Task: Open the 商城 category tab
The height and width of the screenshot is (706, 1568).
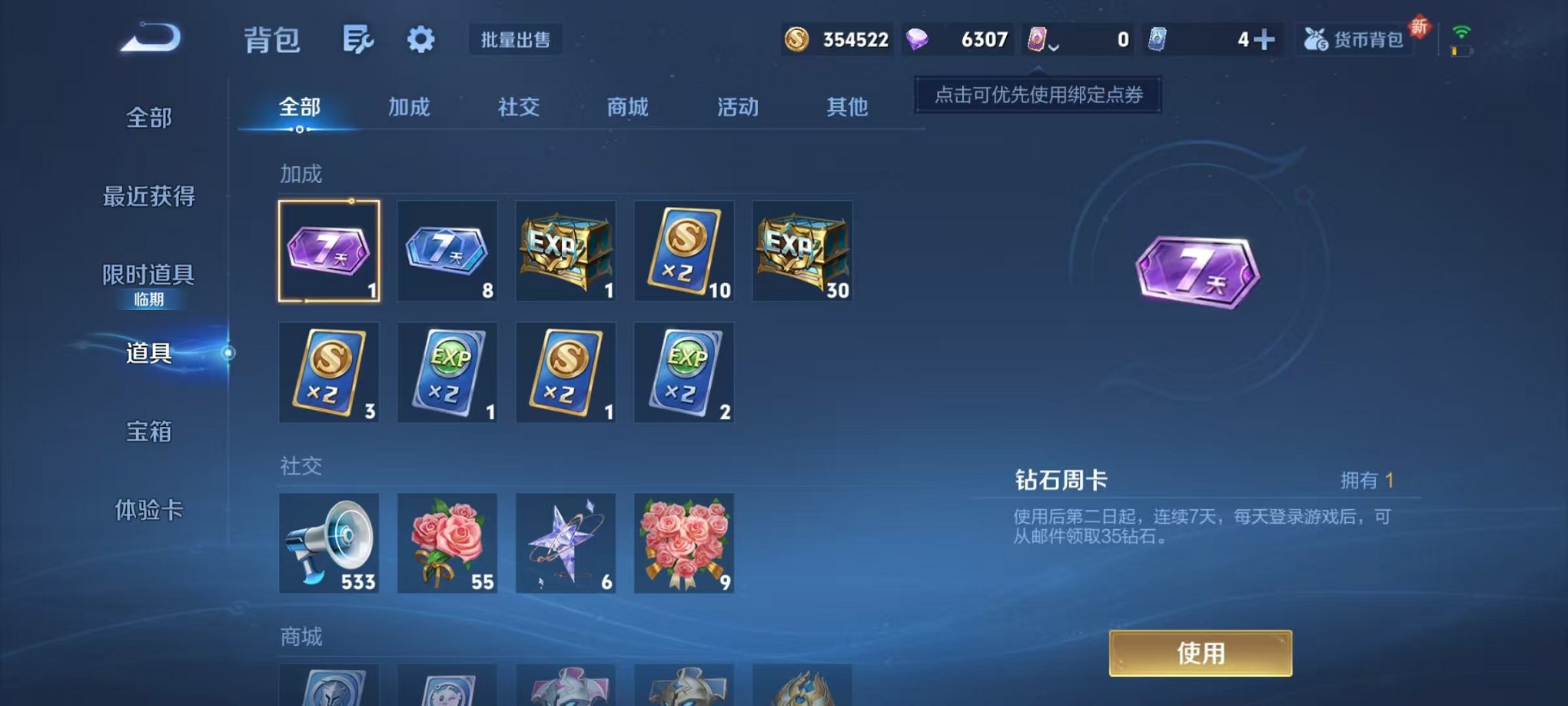Action: pos(627,108)
